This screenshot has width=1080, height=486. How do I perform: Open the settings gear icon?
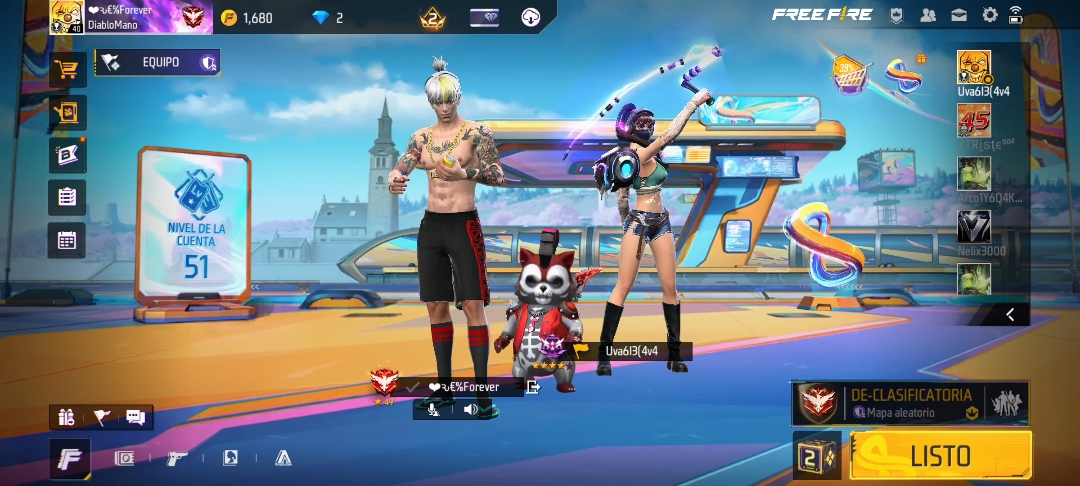[990, 15]
